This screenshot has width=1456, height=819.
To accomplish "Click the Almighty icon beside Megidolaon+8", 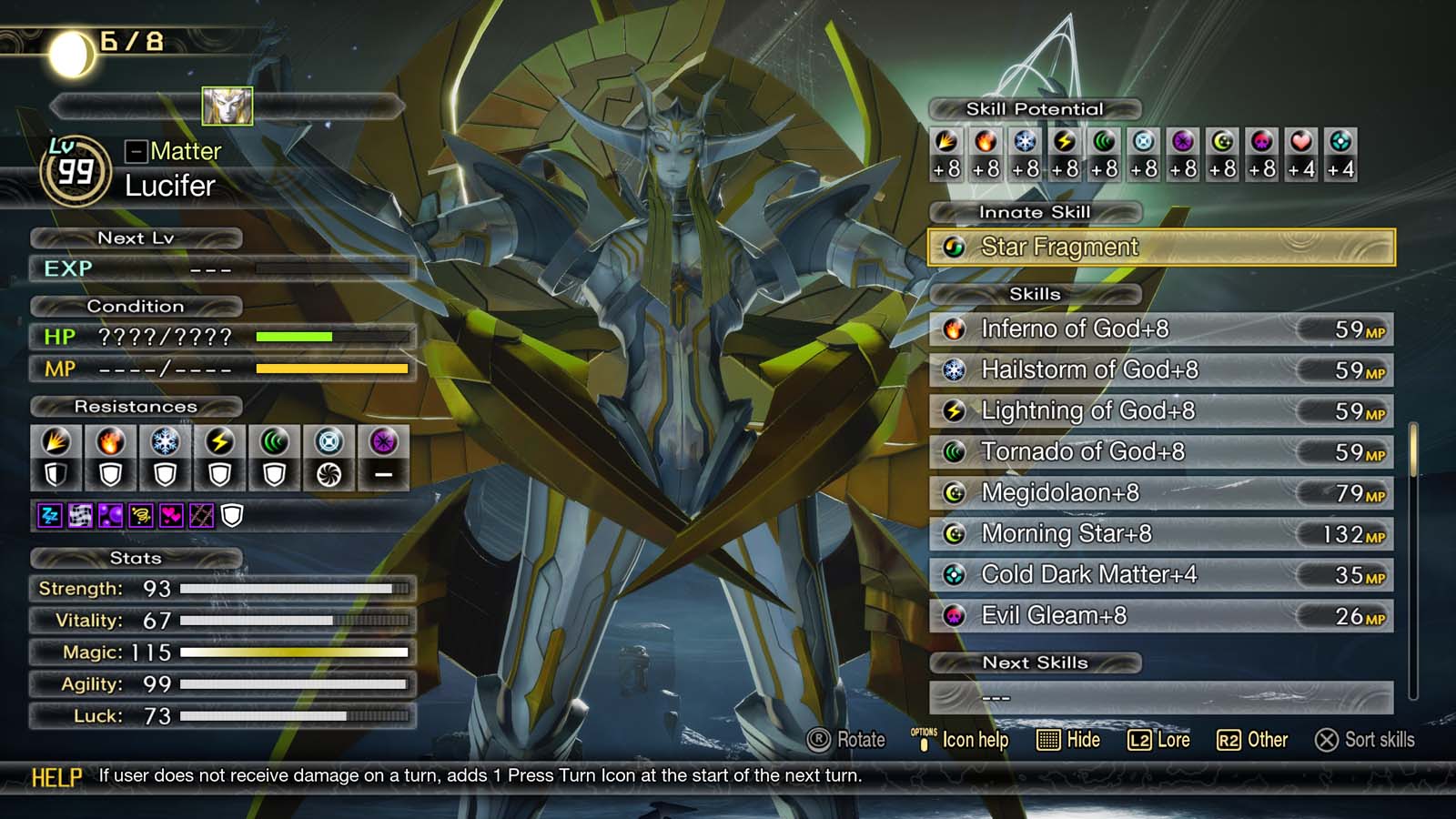I will (954, 493).
